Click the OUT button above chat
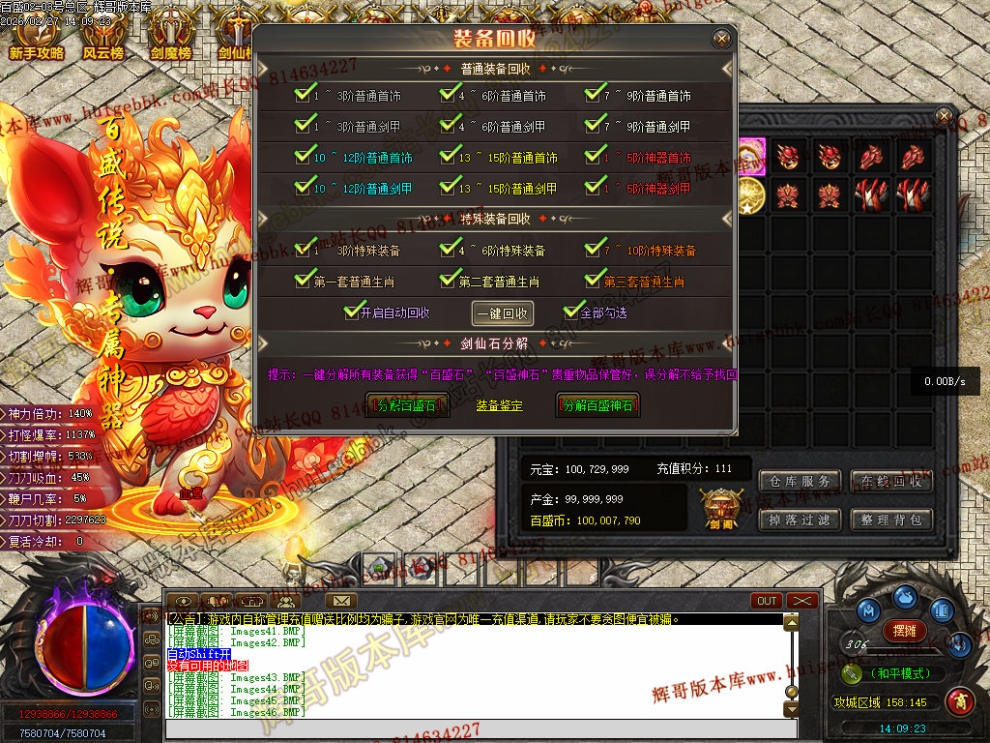 [766, 601]
